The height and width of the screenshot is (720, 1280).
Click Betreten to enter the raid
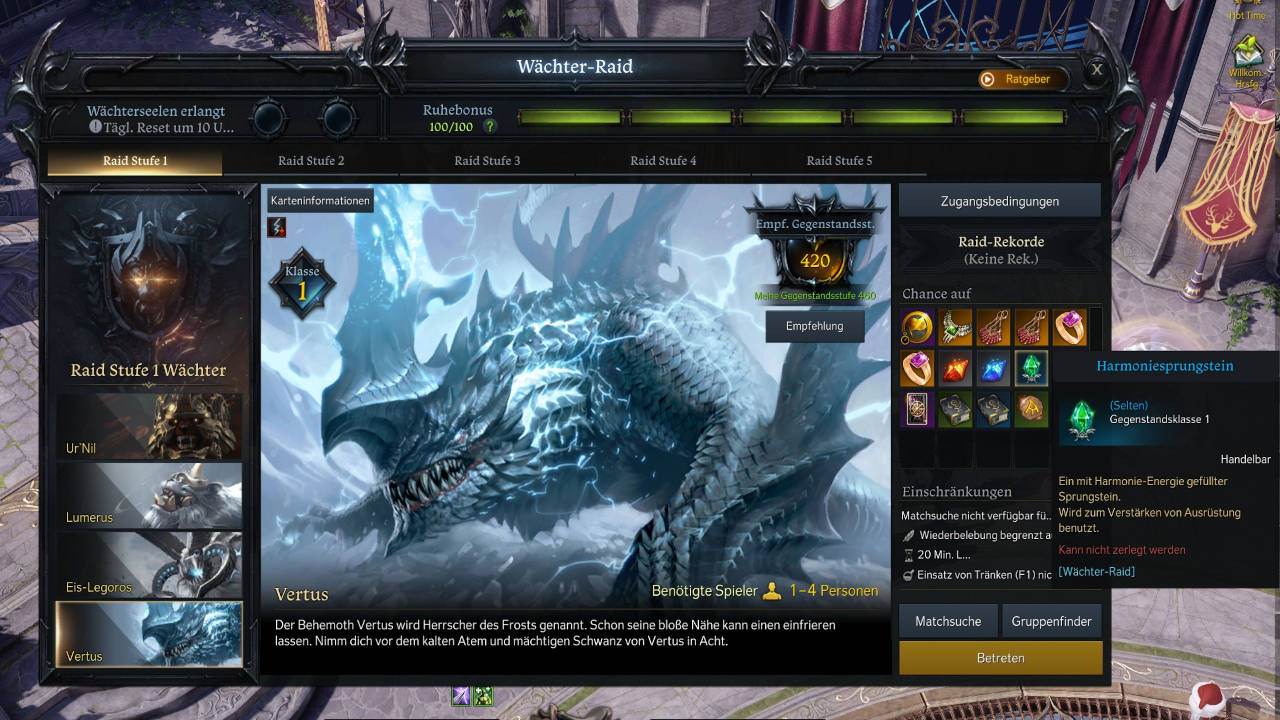[x=1000, y=658]
